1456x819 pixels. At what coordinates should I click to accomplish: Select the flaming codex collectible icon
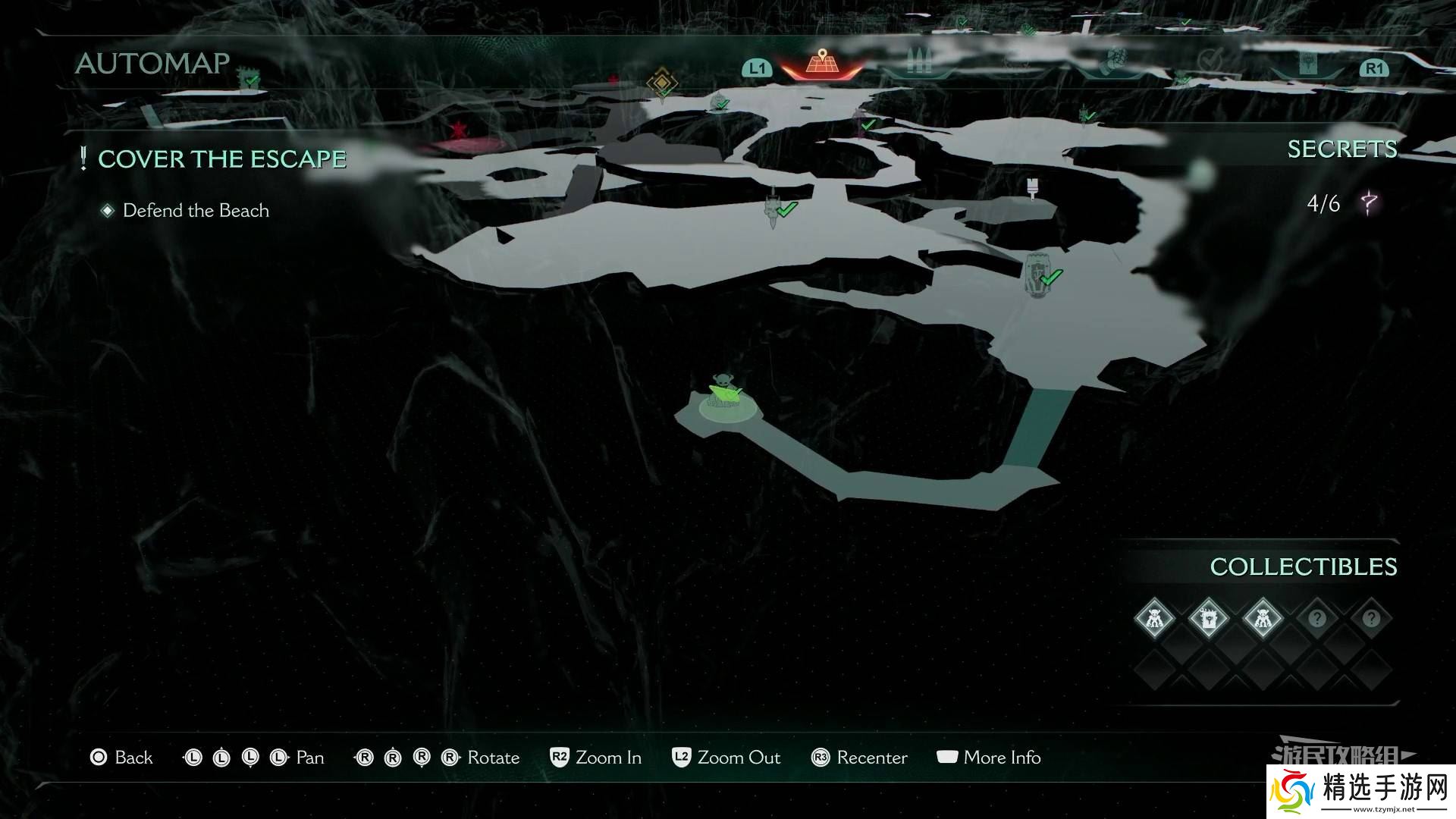[1208, 618]
